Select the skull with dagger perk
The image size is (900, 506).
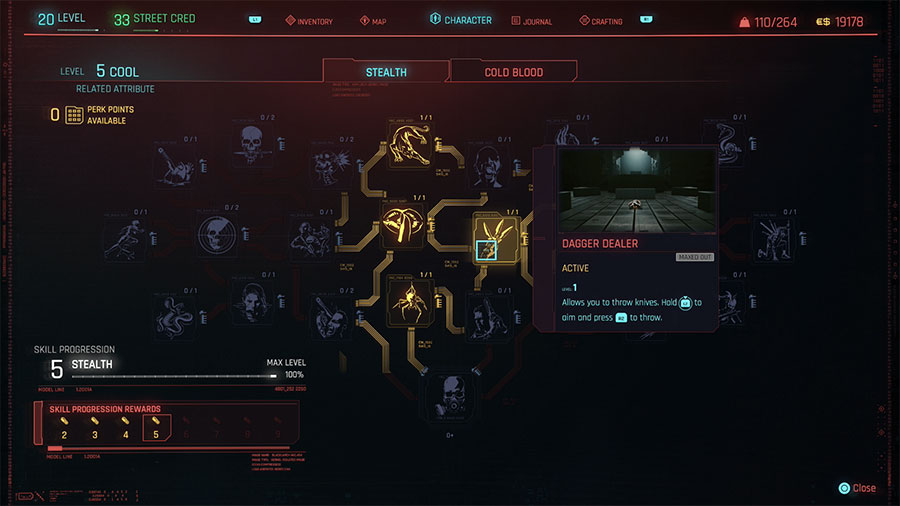click(248, 147)
